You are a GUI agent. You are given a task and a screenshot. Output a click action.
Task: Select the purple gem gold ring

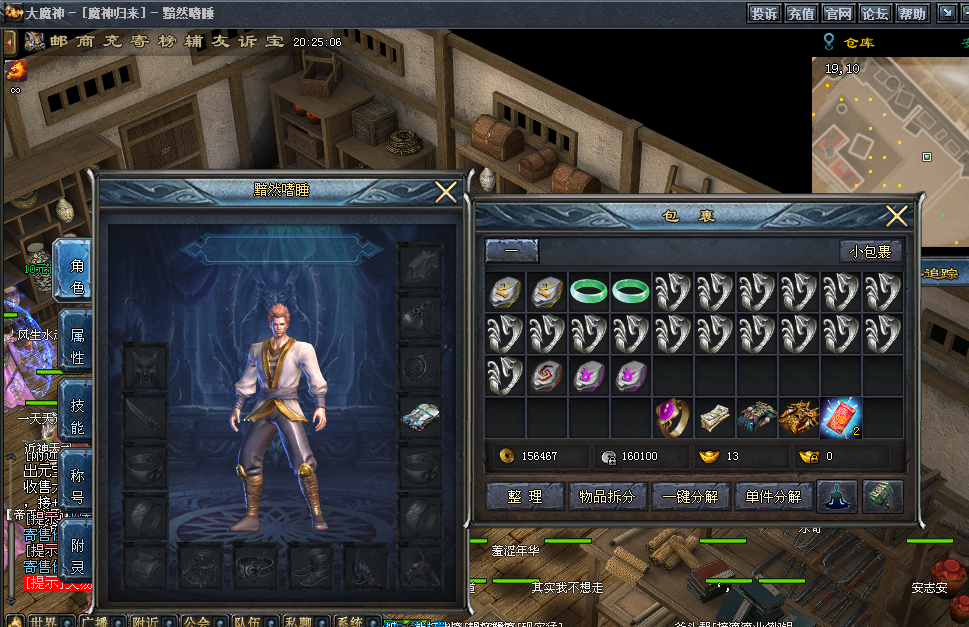(x=673, y=418)
